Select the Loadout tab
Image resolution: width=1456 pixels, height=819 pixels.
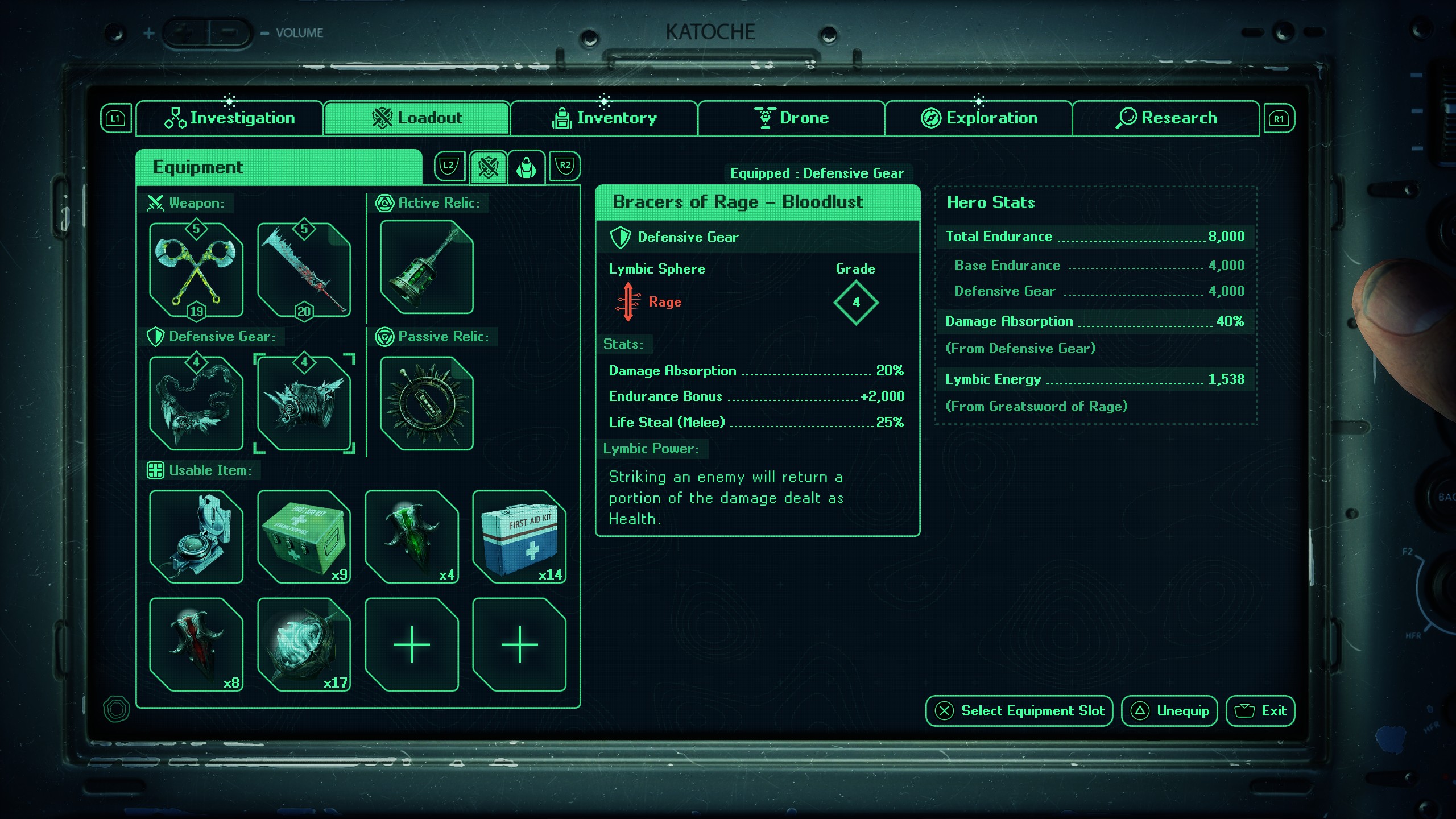(416, 118)
